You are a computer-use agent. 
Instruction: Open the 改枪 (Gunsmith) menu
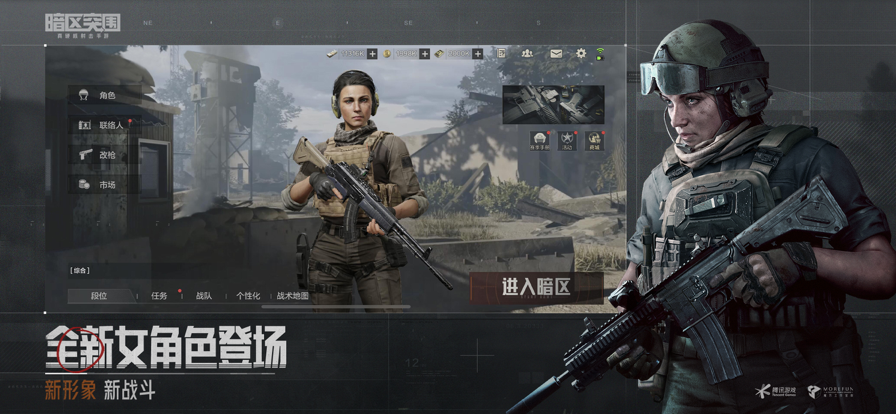102,155
